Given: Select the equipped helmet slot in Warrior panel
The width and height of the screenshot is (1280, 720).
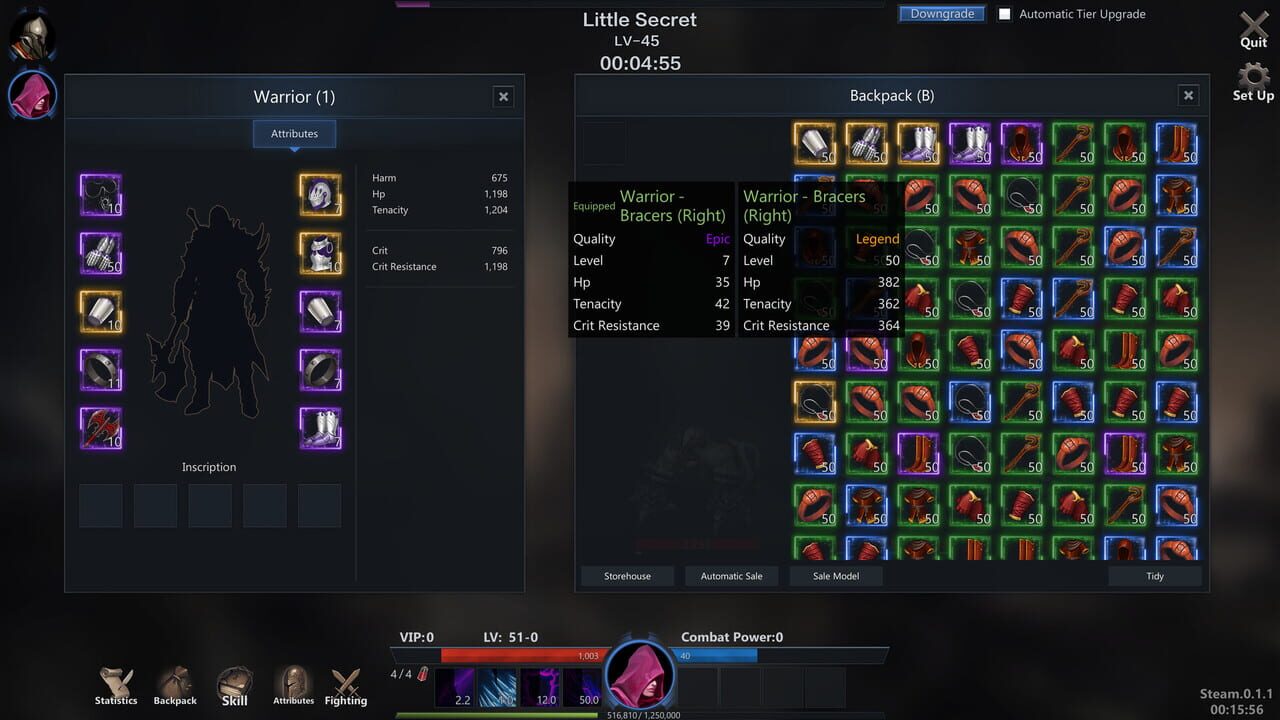Looking at the screenshot, I should [x=319, y=194].
